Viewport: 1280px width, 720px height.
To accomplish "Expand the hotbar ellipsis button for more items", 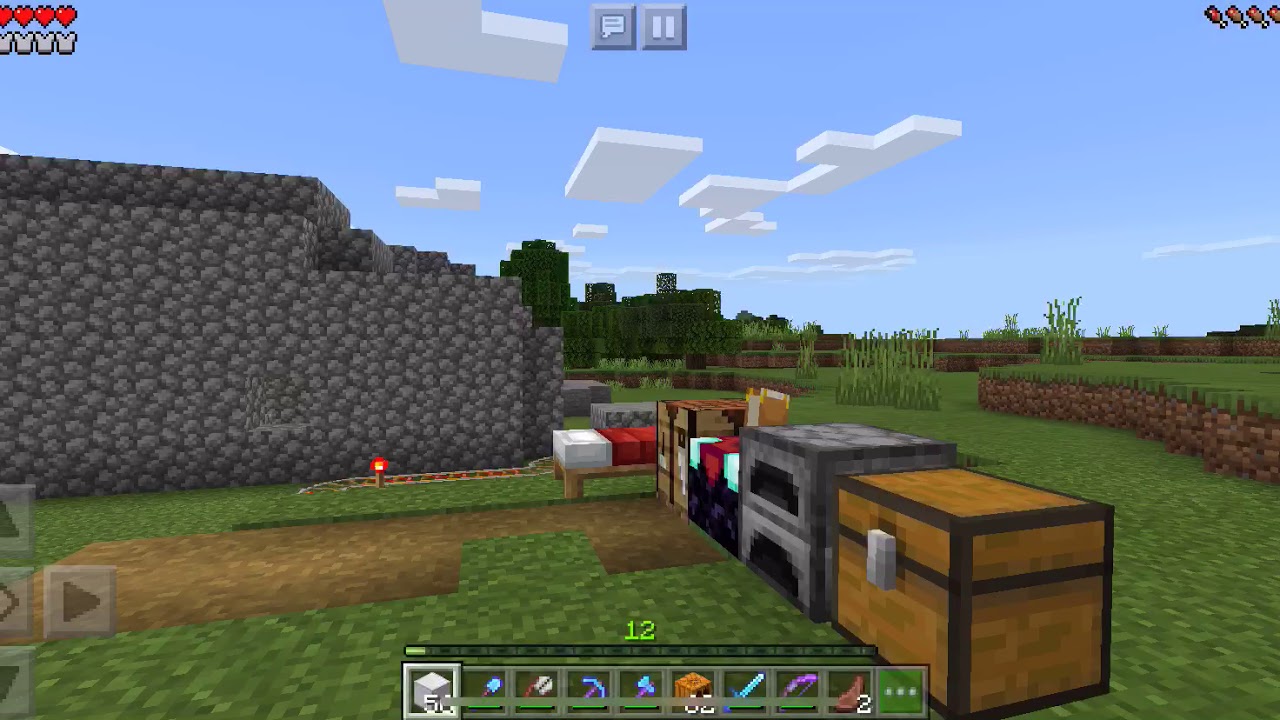I will tap(901, 690).
